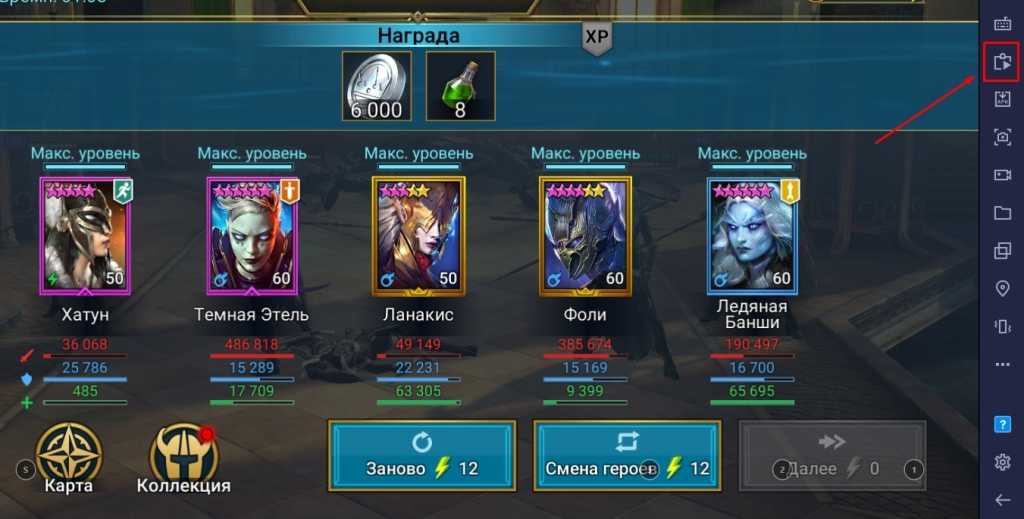
Task: Select the Хатун hero portrait
Action: click(85, 234)
